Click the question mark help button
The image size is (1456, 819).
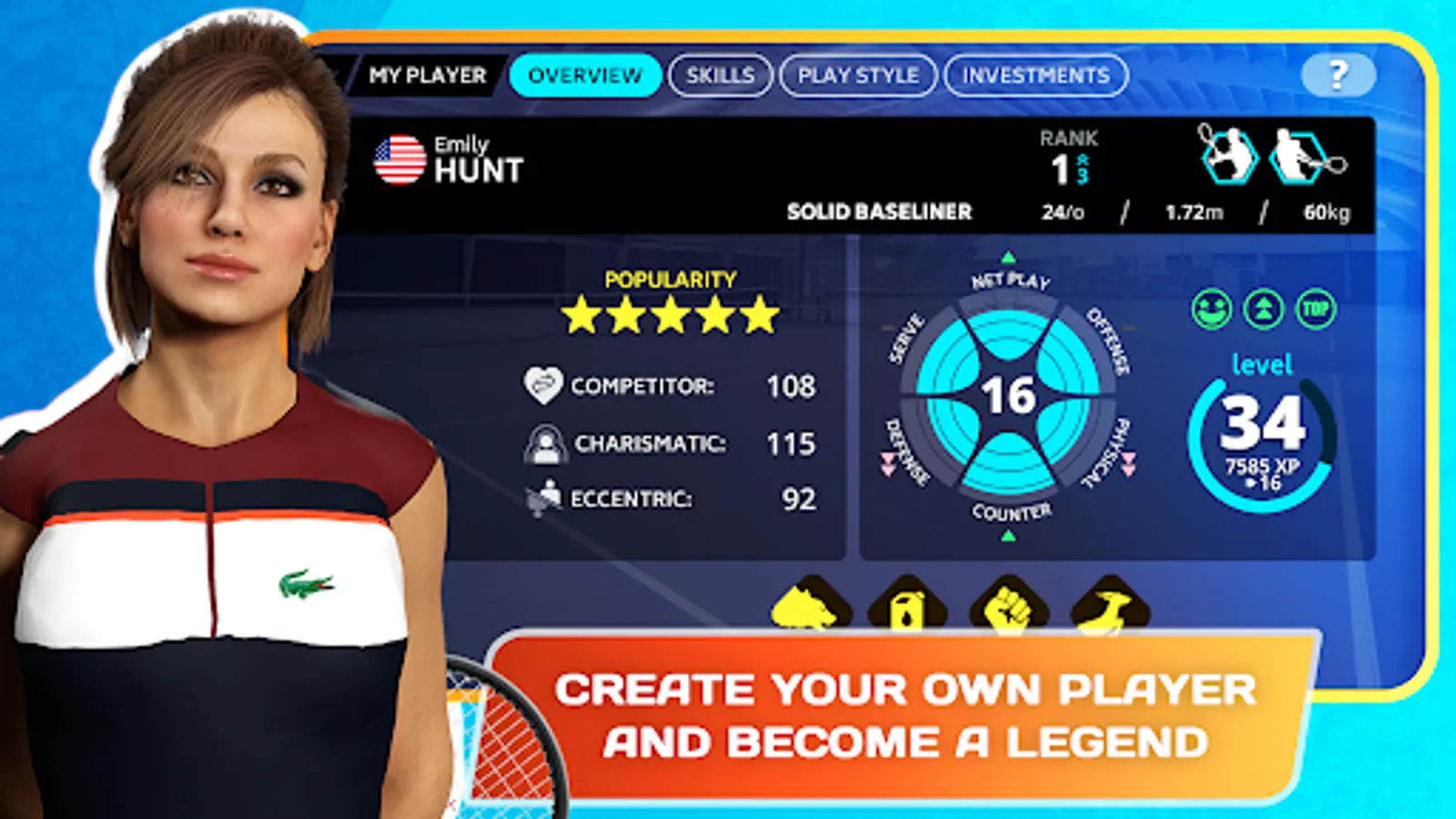pos(1337,75)
